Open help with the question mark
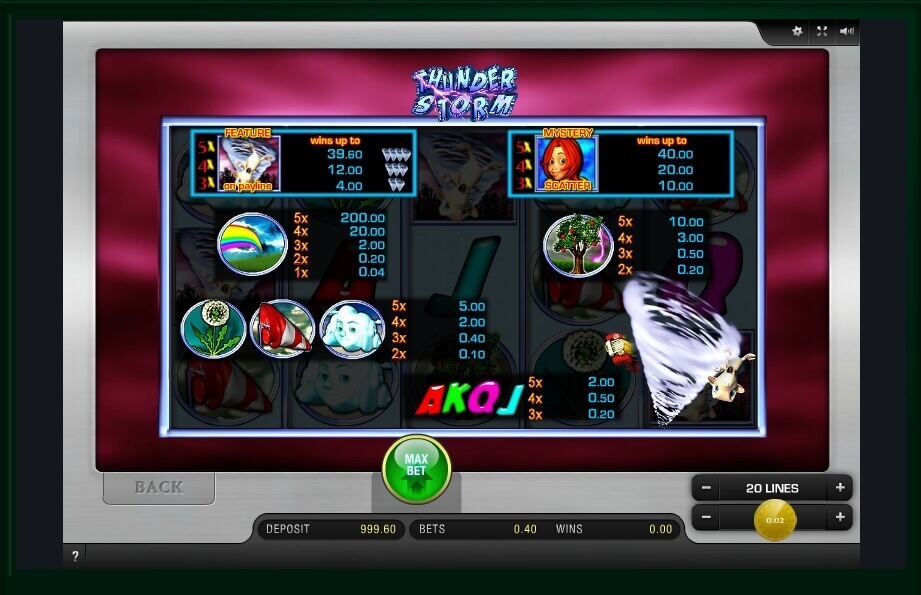Screen dimensions: 921x595 tap(75, 556)
